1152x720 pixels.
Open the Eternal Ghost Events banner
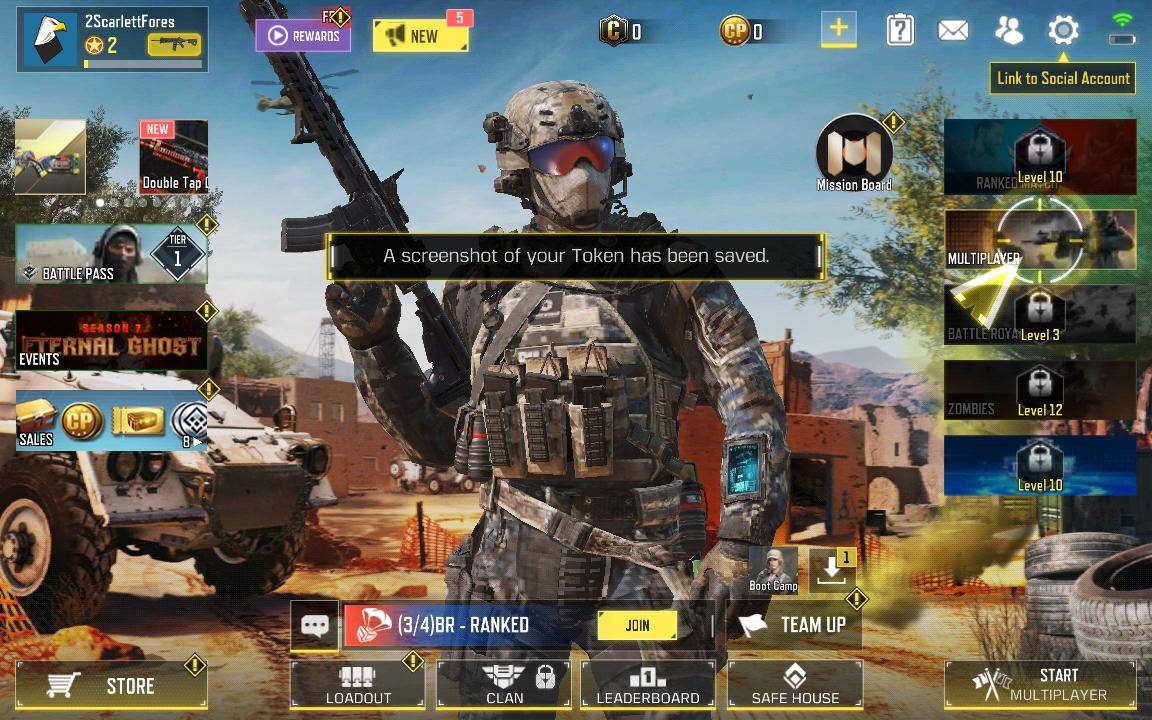tap(111, 340)
